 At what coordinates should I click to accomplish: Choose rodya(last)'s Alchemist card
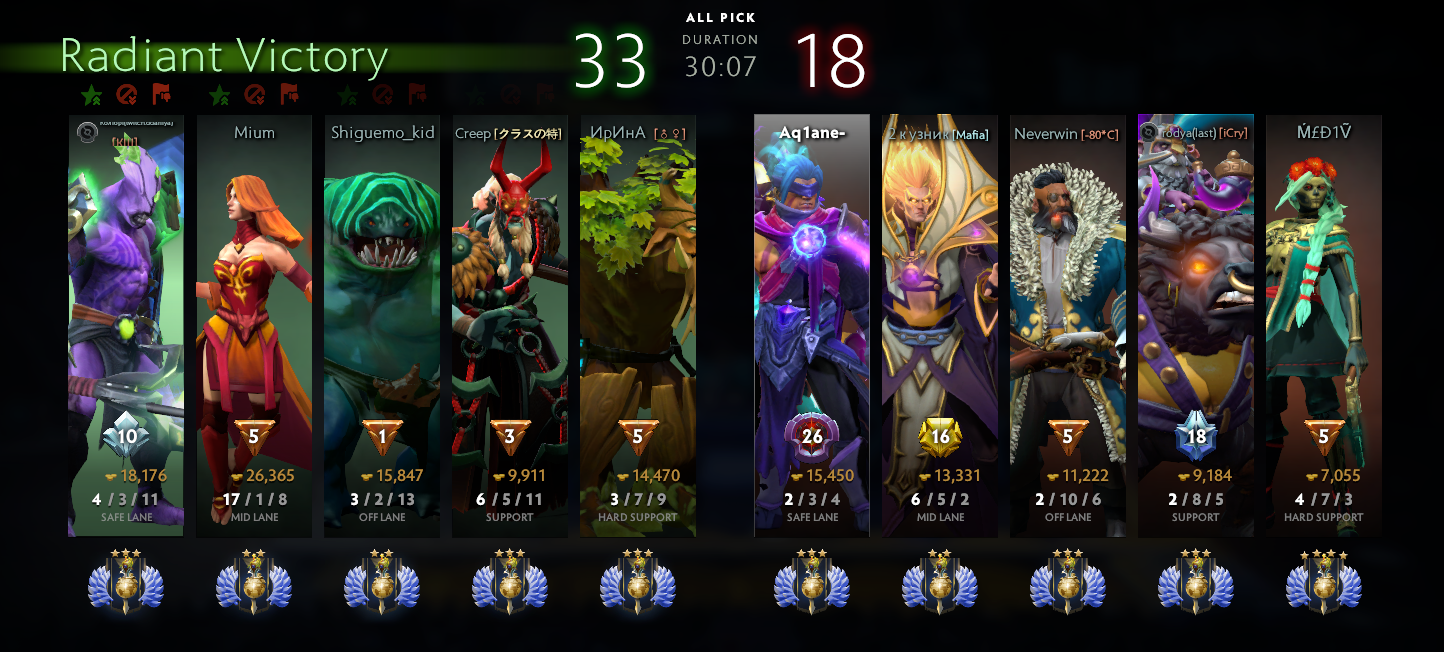pos(1196,300)
